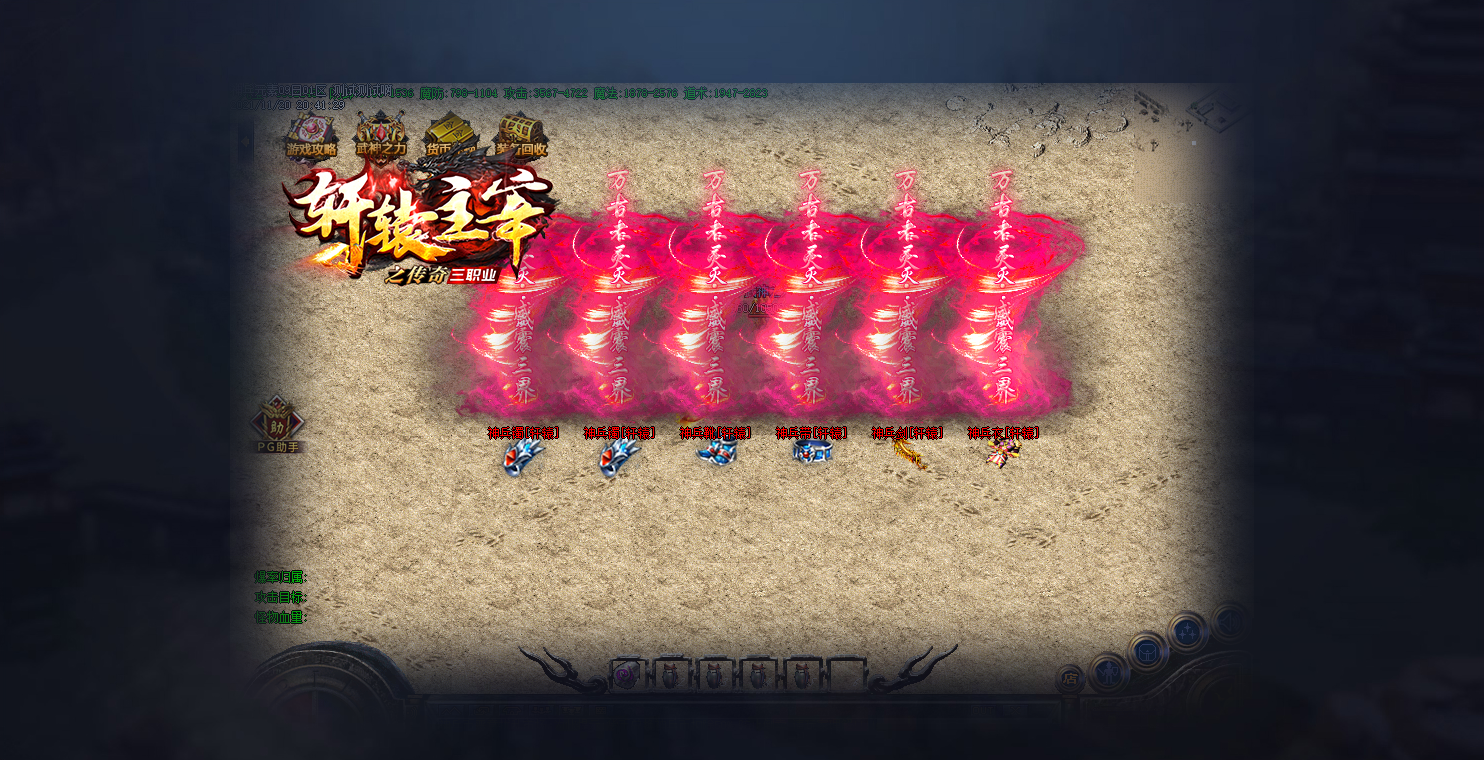Open the skills panel sparkle button

click(1188, 631)
